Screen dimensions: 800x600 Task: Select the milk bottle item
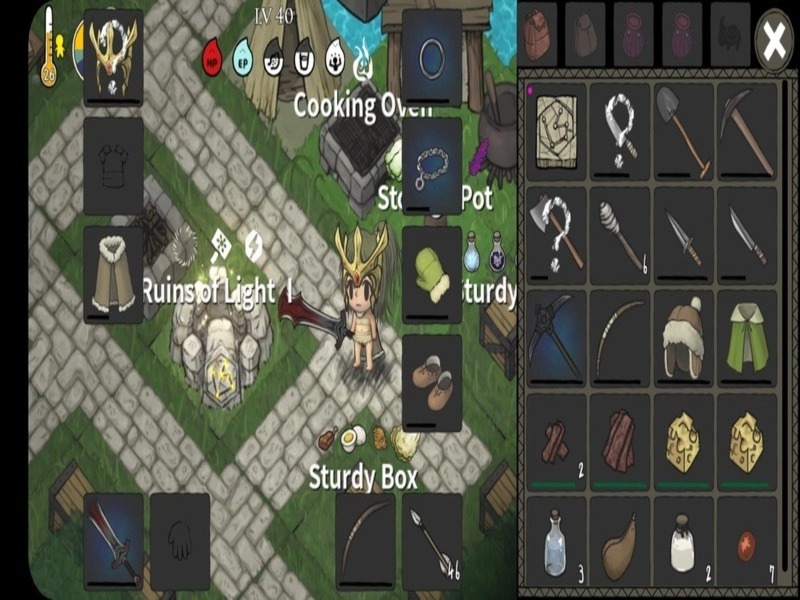point(685,545)
